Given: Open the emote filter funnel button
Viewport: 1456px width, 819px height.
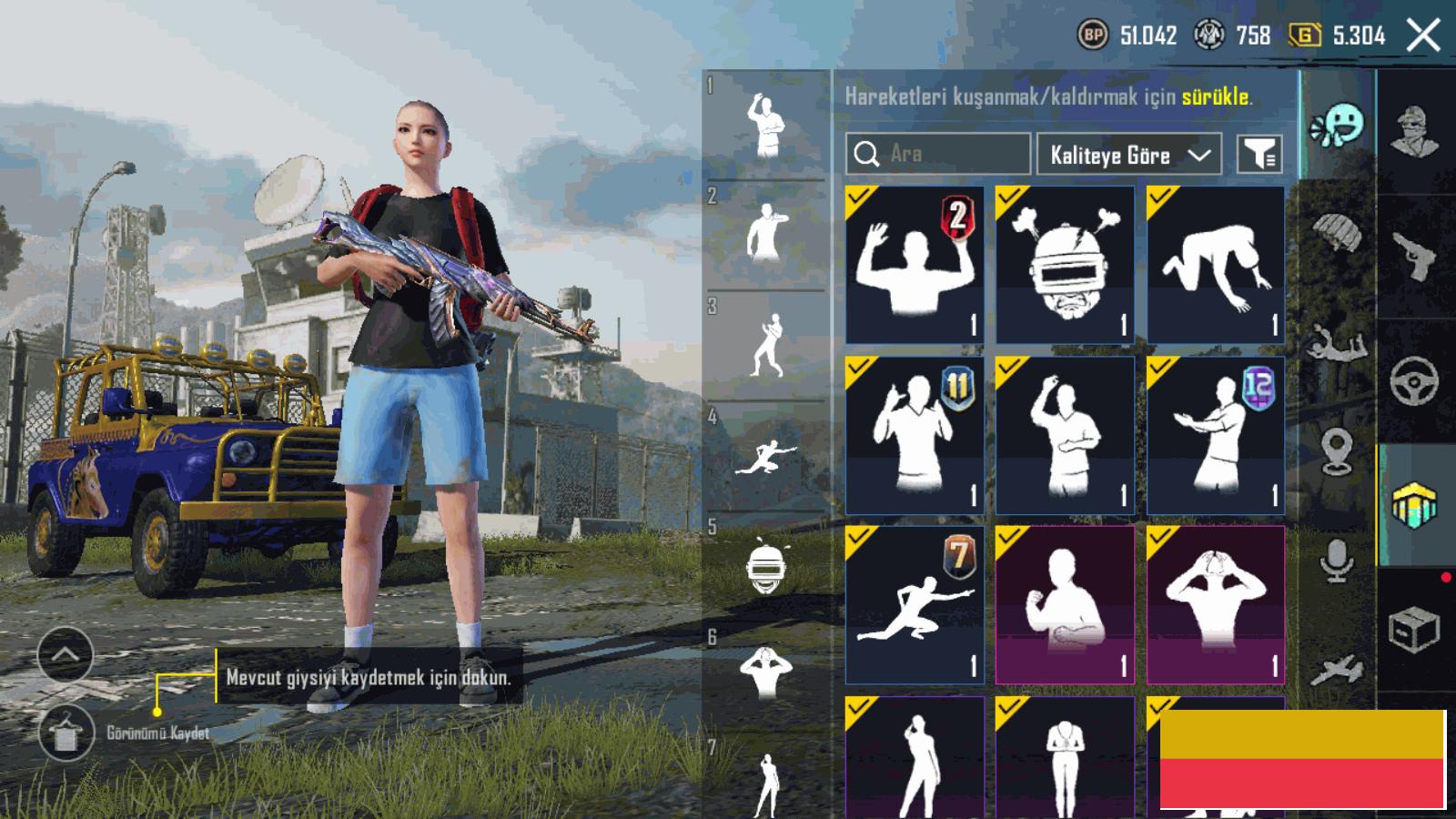Looking at the screenshot, I should (x=1259, y=155).
